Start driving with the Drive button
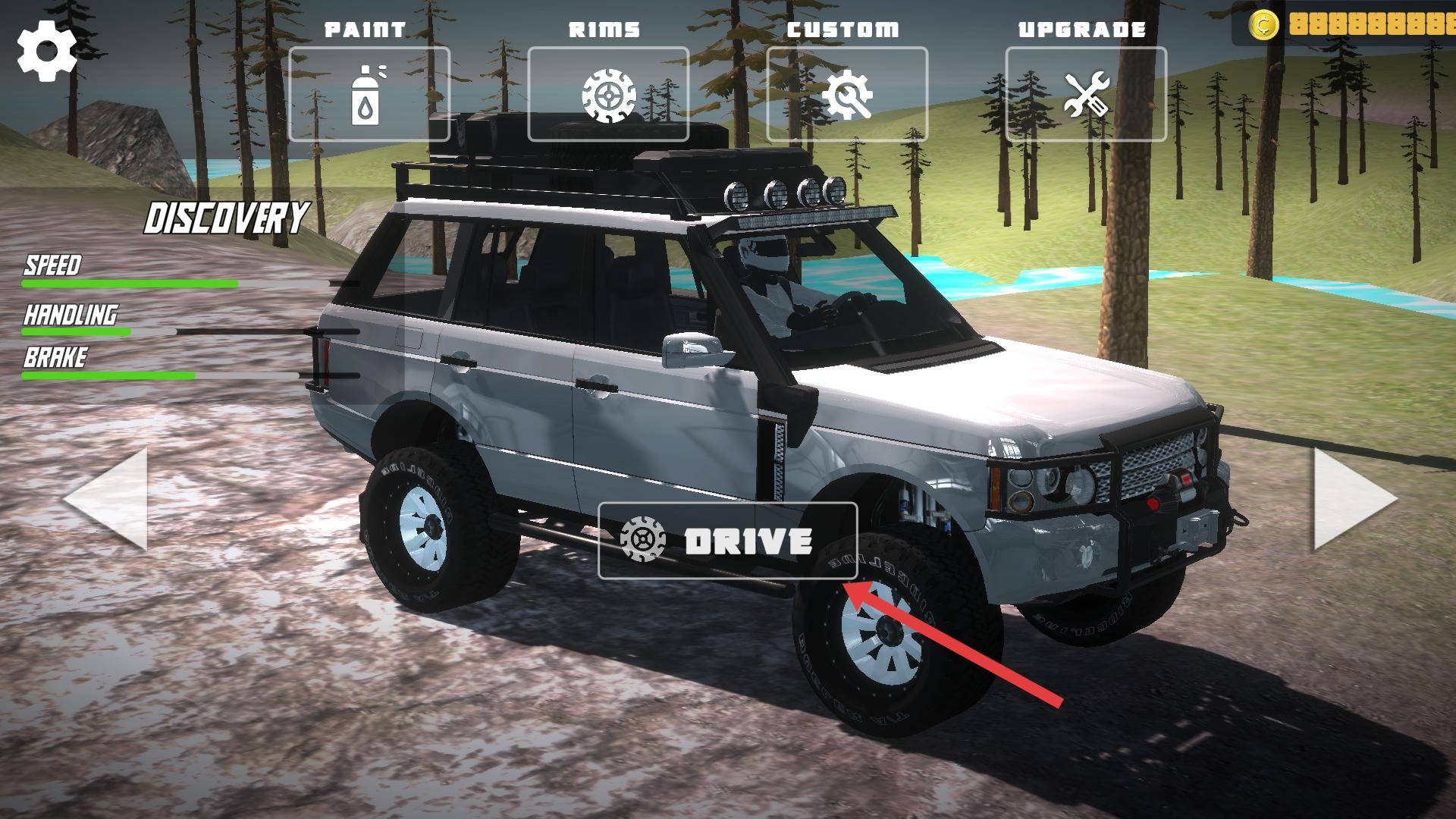The width and height of the screenshot is (1456, 819). (x=728, y=541)
